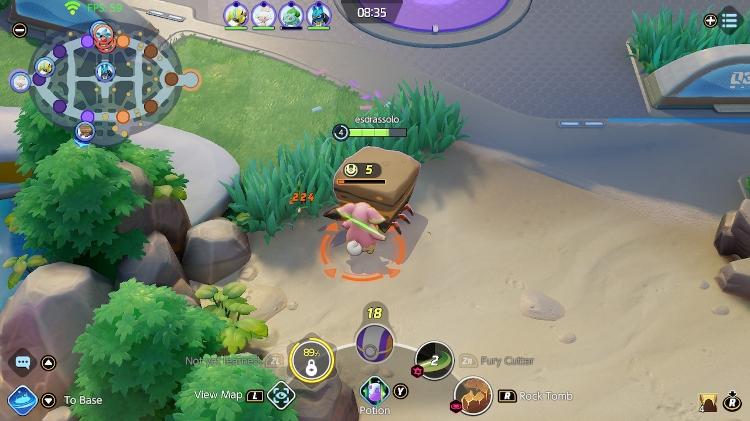Use the Fury Cutter move
Viewport: 750px width, 421px height.
tap(434, 360)
